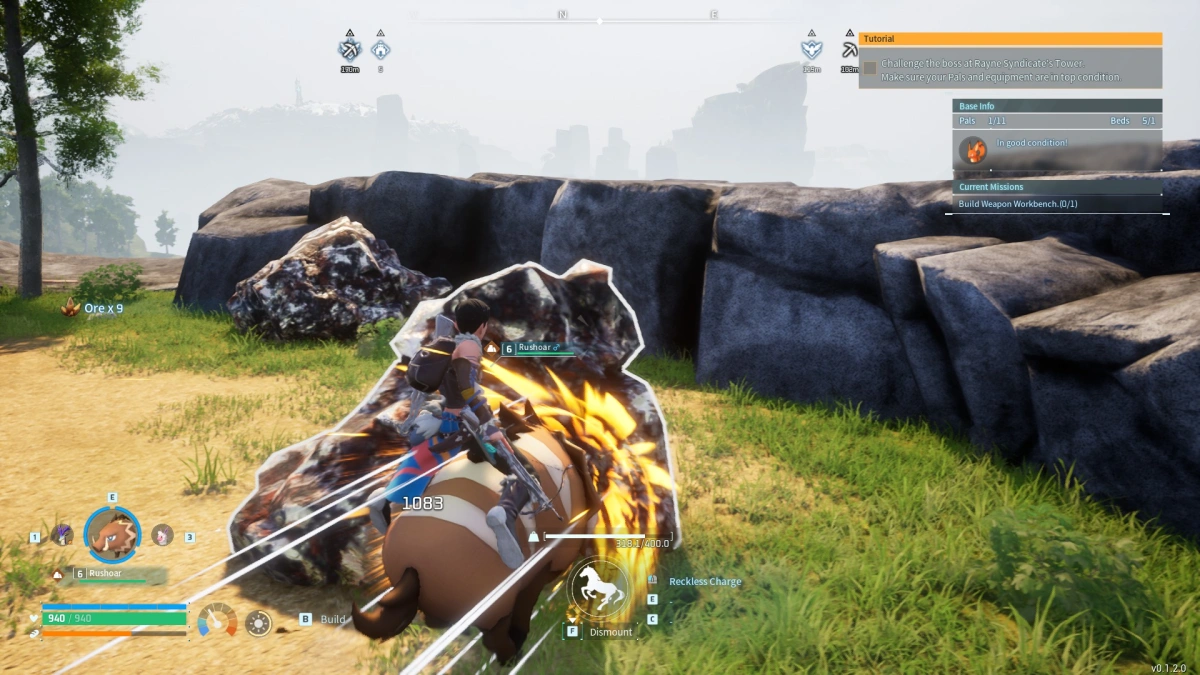Activate the Reckless Charge skill
This screenshot has height=675, width=1200.
pyautogui.click(x=705, y=582)
